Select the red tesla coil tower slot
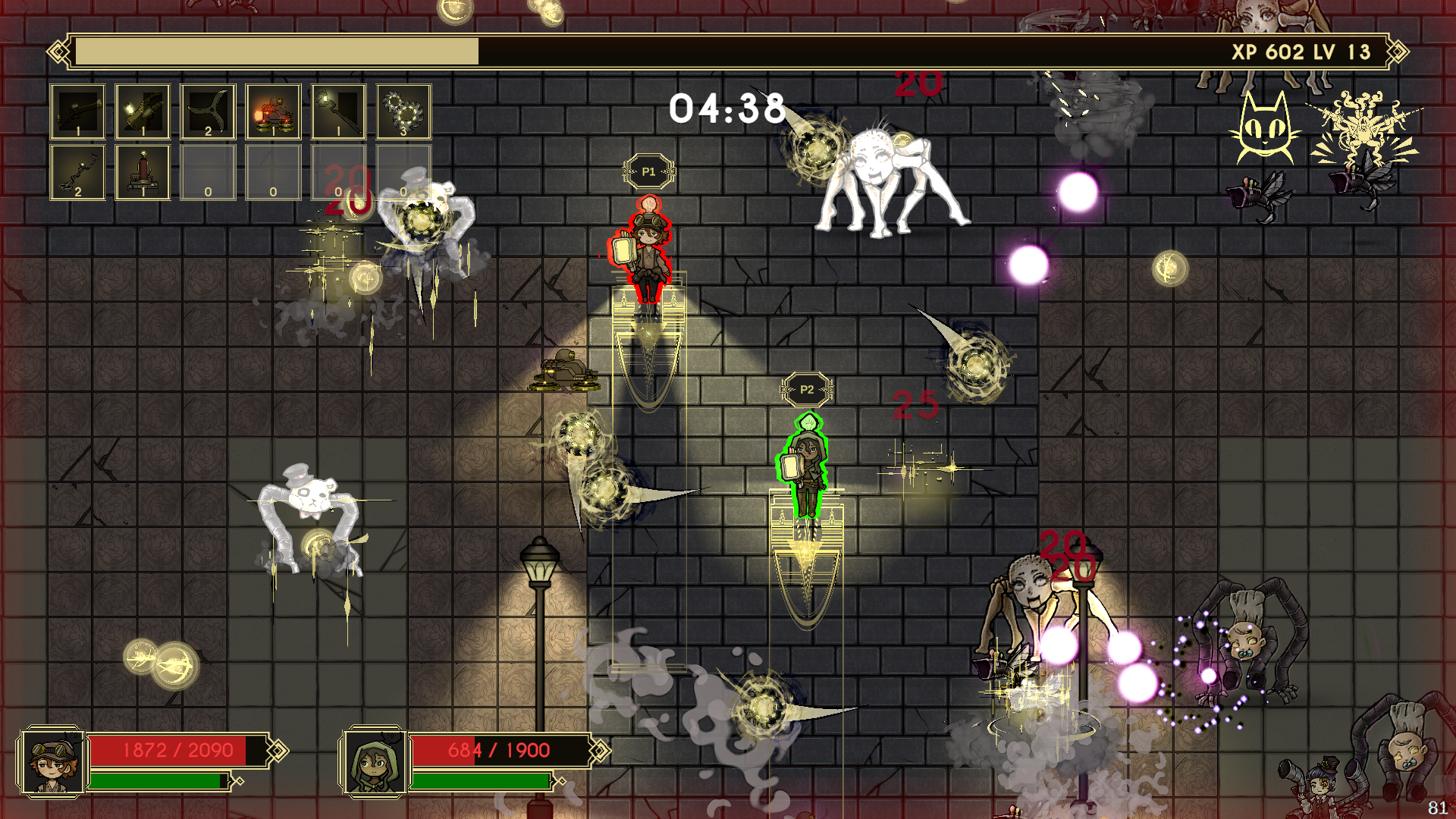 pyautogui.click(x=143, y=172)
